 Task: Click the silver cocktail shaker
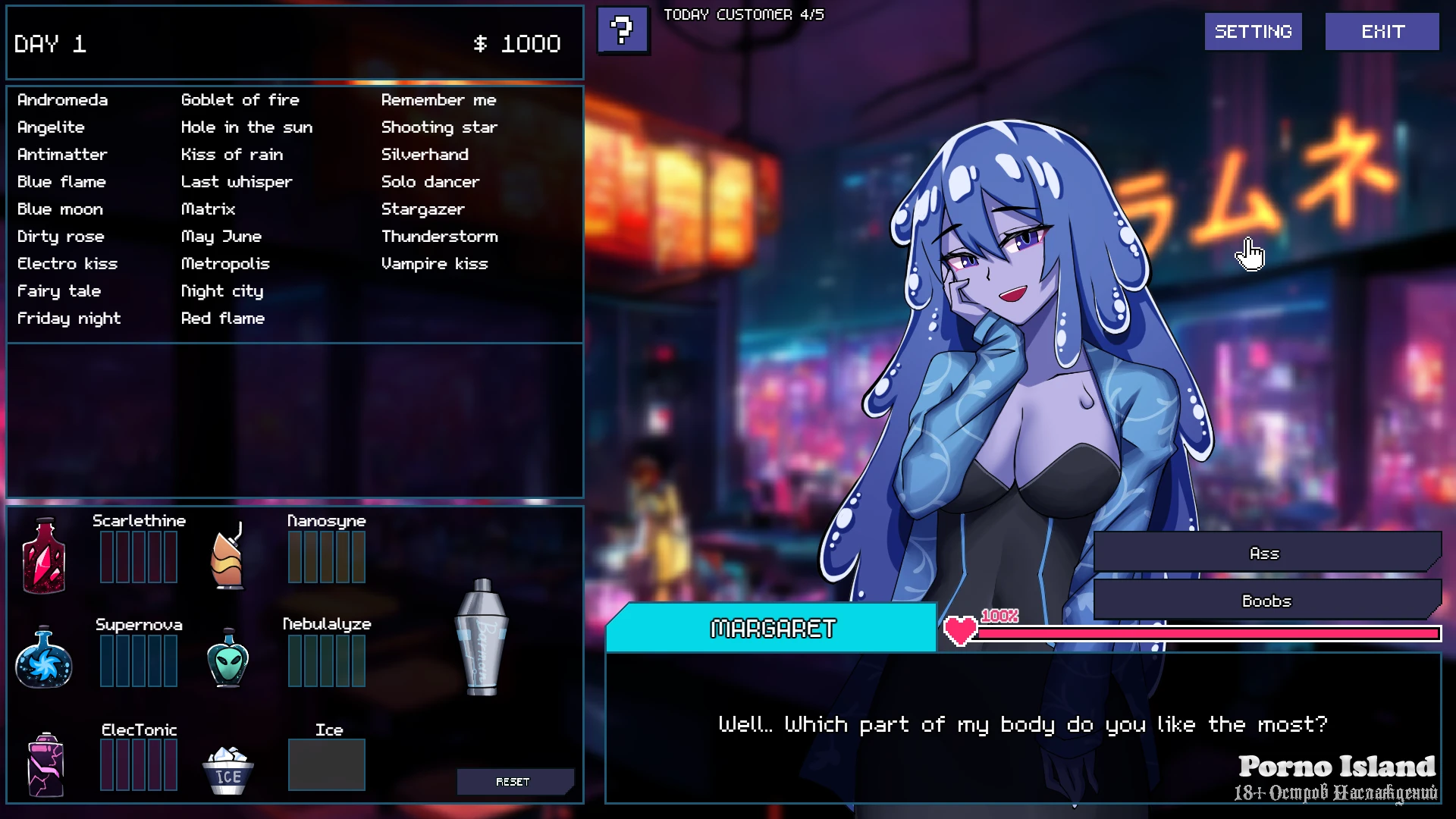click(x=482, y=637)
